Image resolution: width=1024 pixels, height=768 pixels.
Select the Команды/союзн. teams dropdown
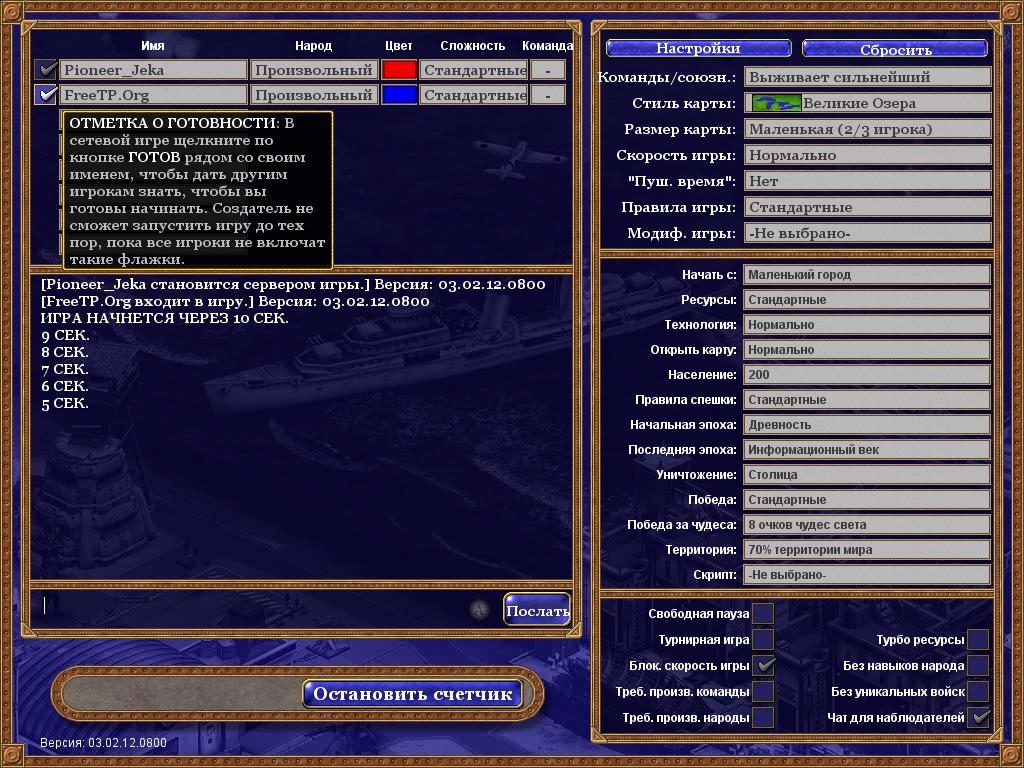pyautogui.click(x=867, y=77)
